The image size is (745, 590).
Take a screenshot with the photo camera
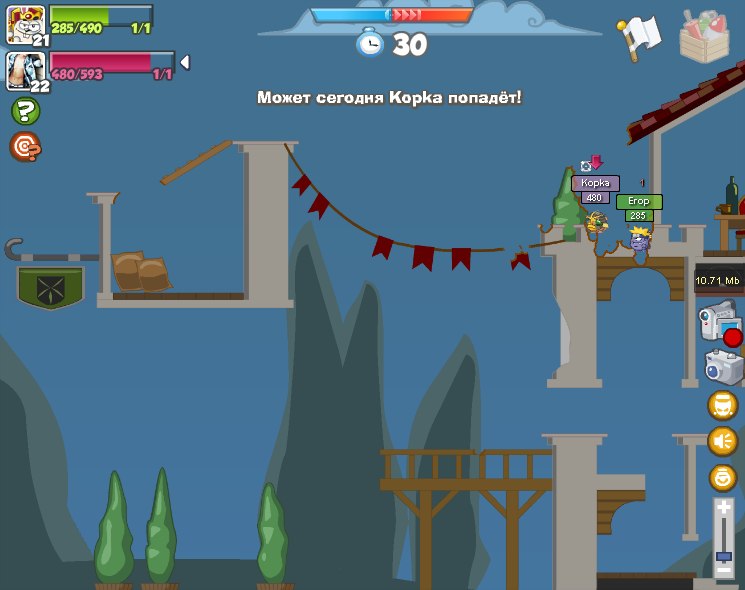(723, 367)
